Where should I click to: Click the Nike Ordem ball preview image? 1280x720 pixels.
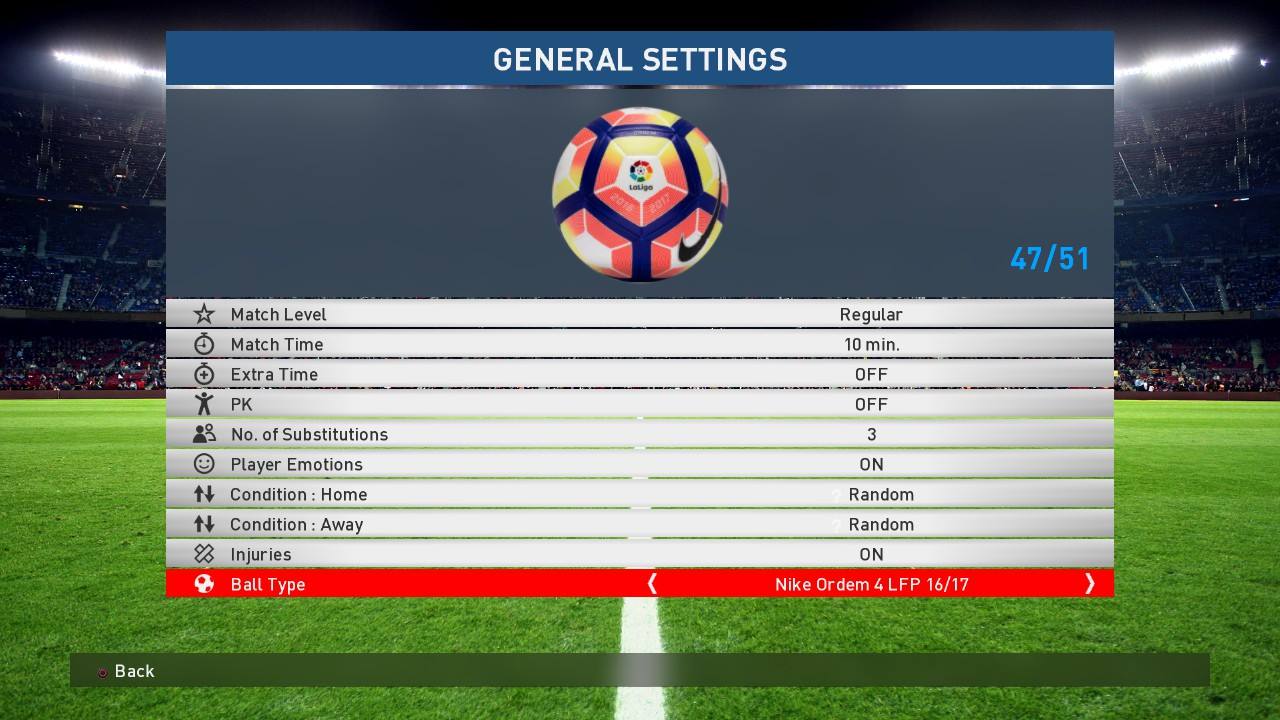(x=640, y=194)
